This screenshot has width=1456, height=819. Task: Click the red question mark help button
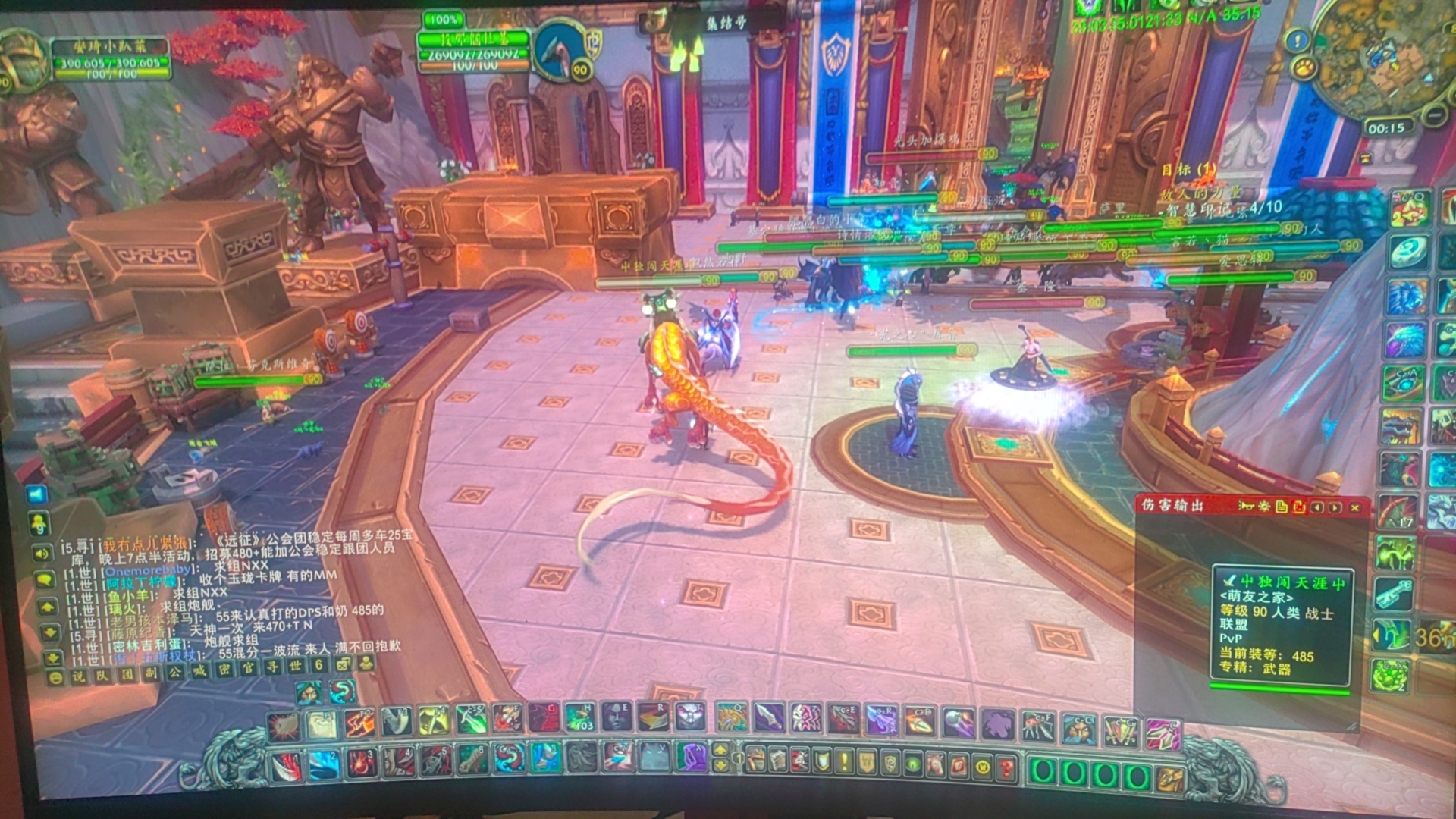1006,768
